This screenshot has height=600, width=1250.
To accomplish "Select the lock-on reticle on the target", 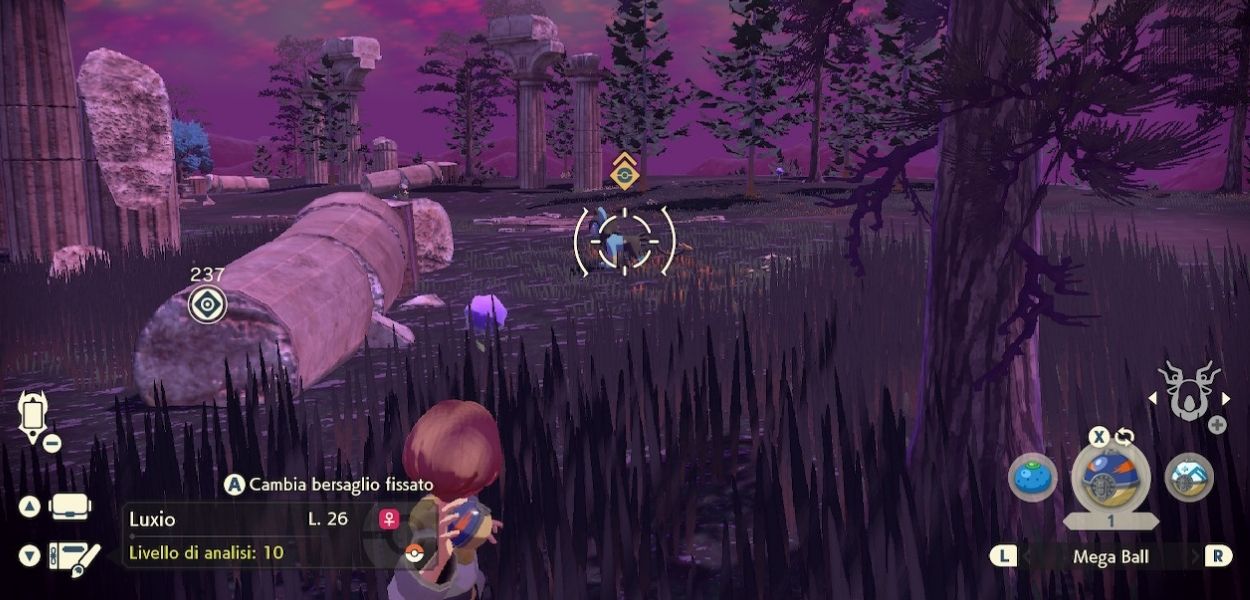I will 625,241.
